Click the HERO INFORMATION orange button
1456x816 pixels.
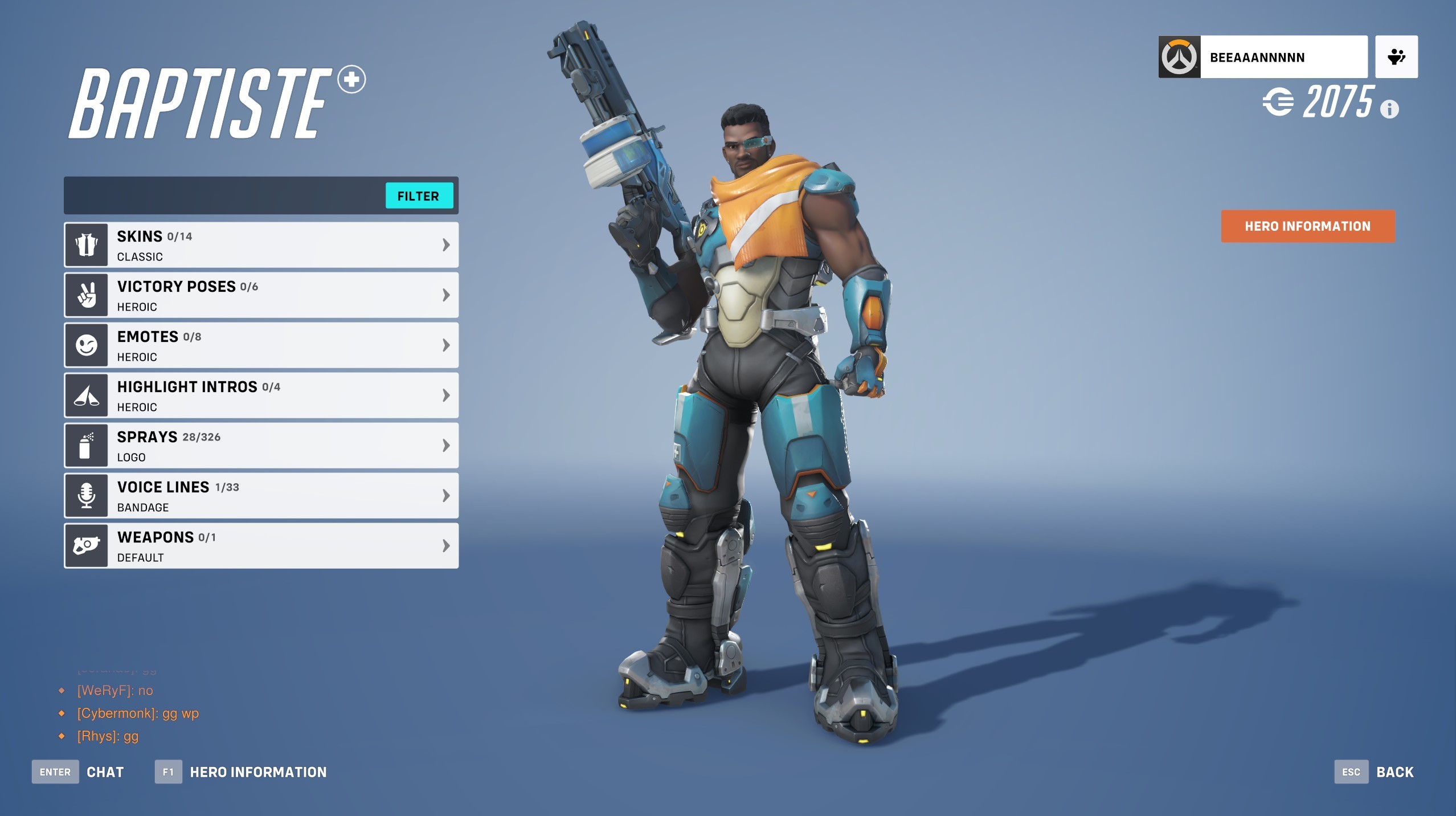(1307, 226)
